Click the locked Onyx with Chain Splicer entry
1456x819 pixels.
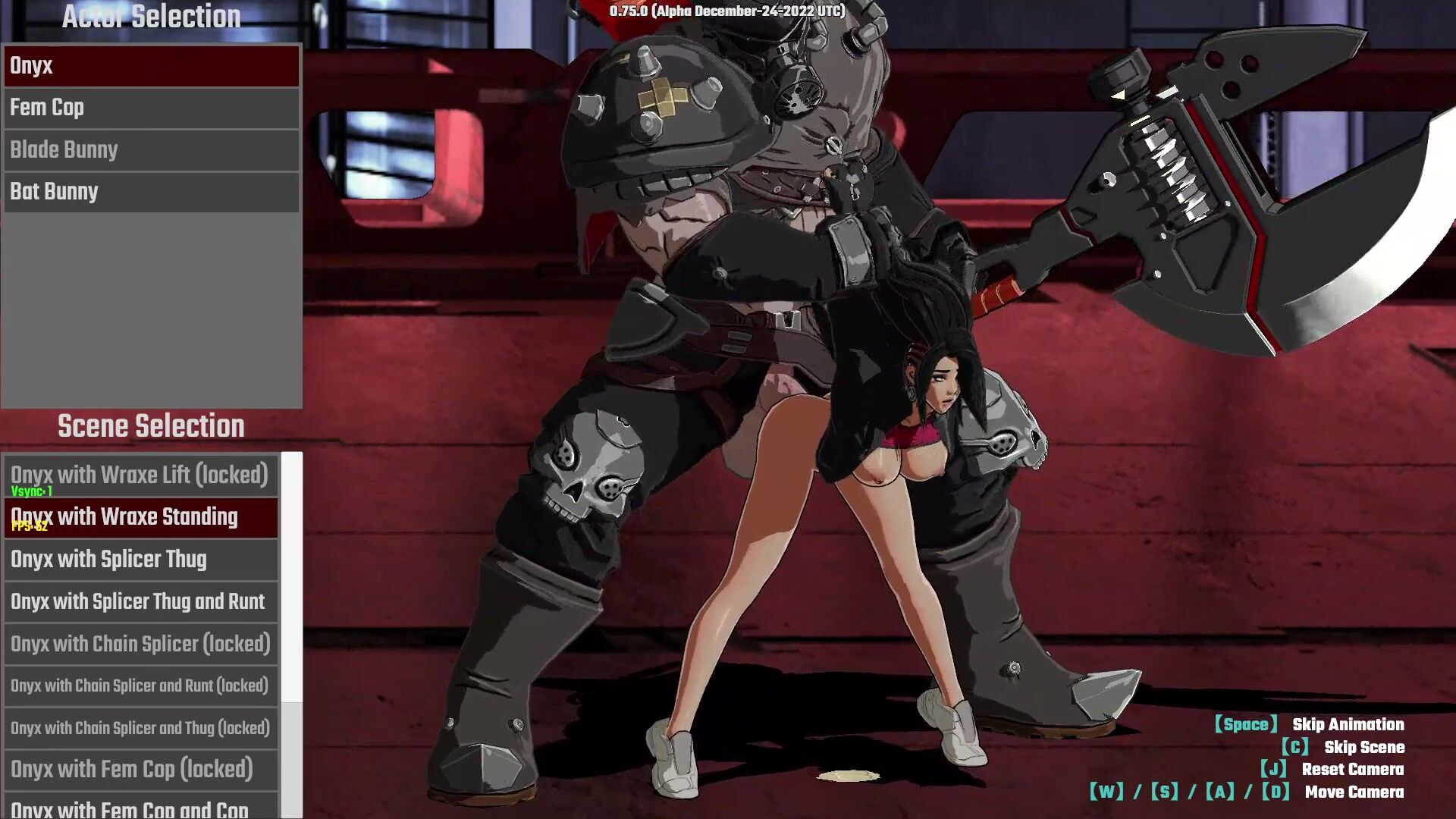141,645
